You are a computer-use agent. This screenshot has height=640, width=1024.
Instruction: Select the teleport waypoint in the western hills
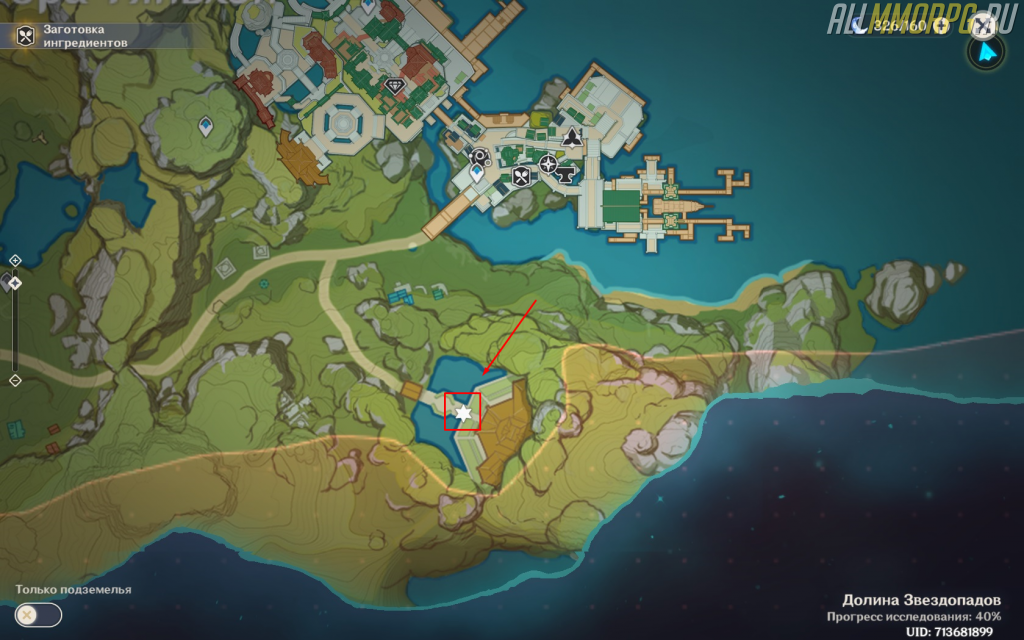coord(206,127)
